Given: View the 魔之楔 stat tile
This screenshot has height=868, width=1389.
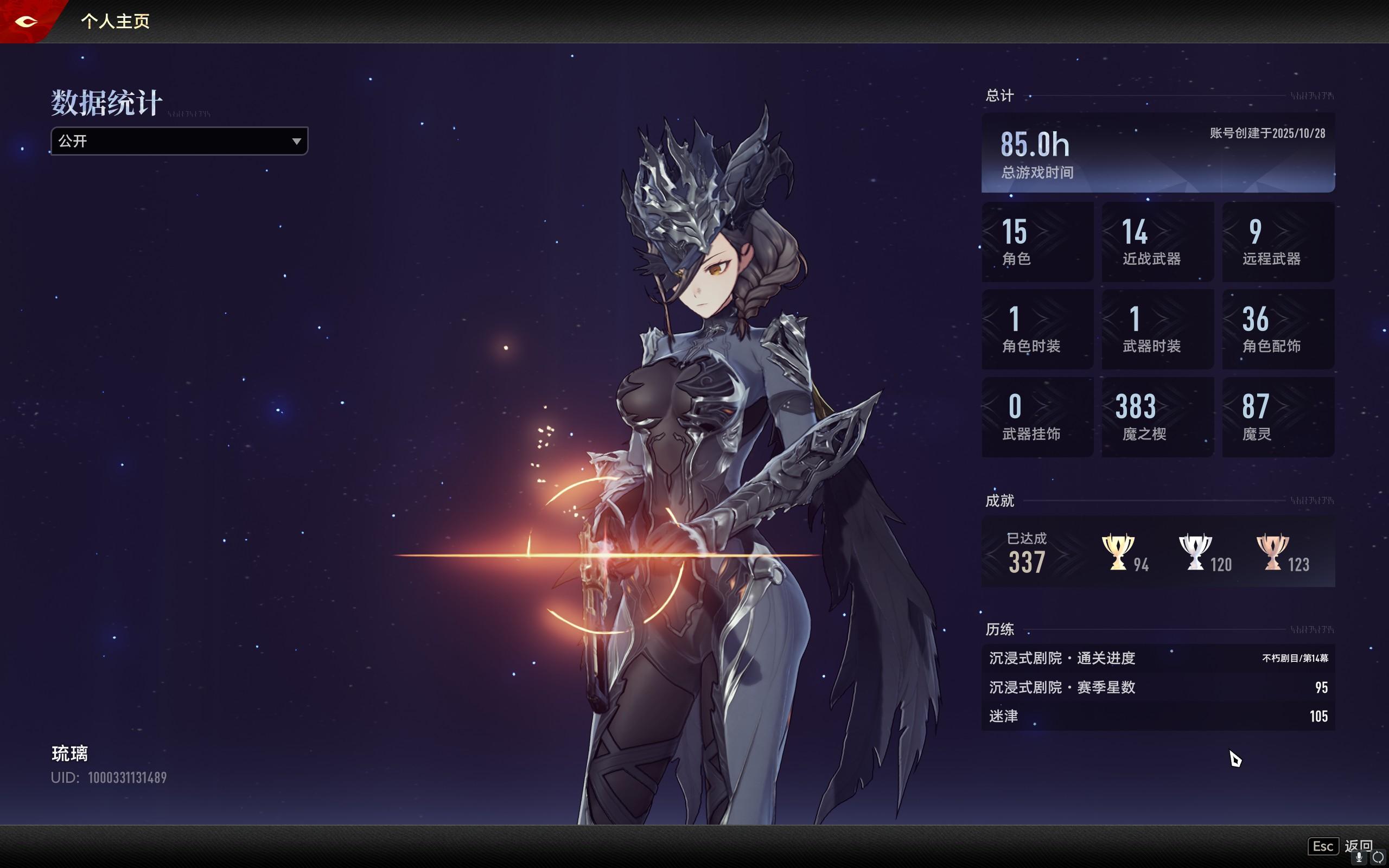Looking at the screenshot, I should (x=1157, y=417).
